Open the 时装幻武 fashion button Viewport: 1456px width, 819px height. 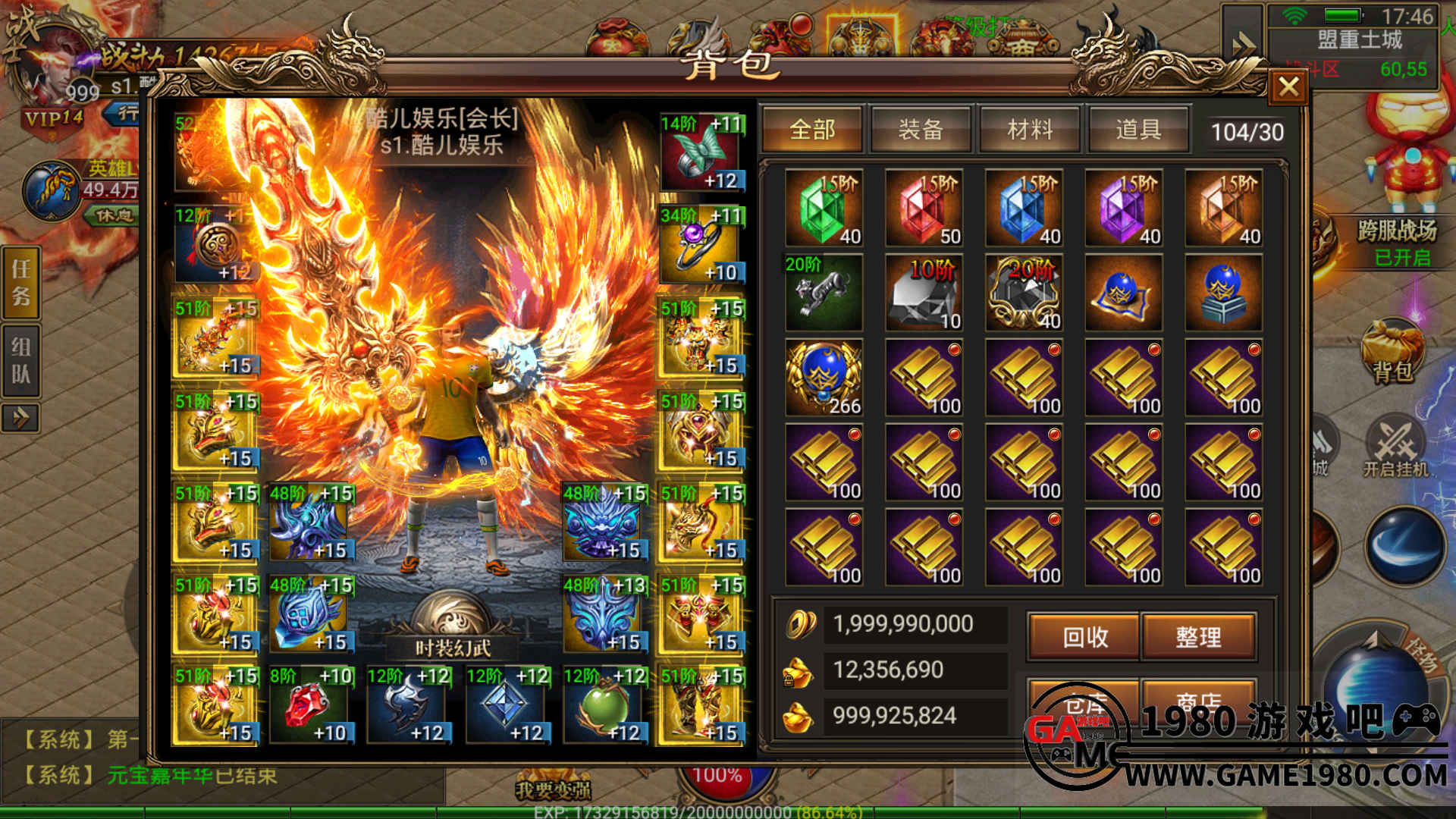point(453,647)
